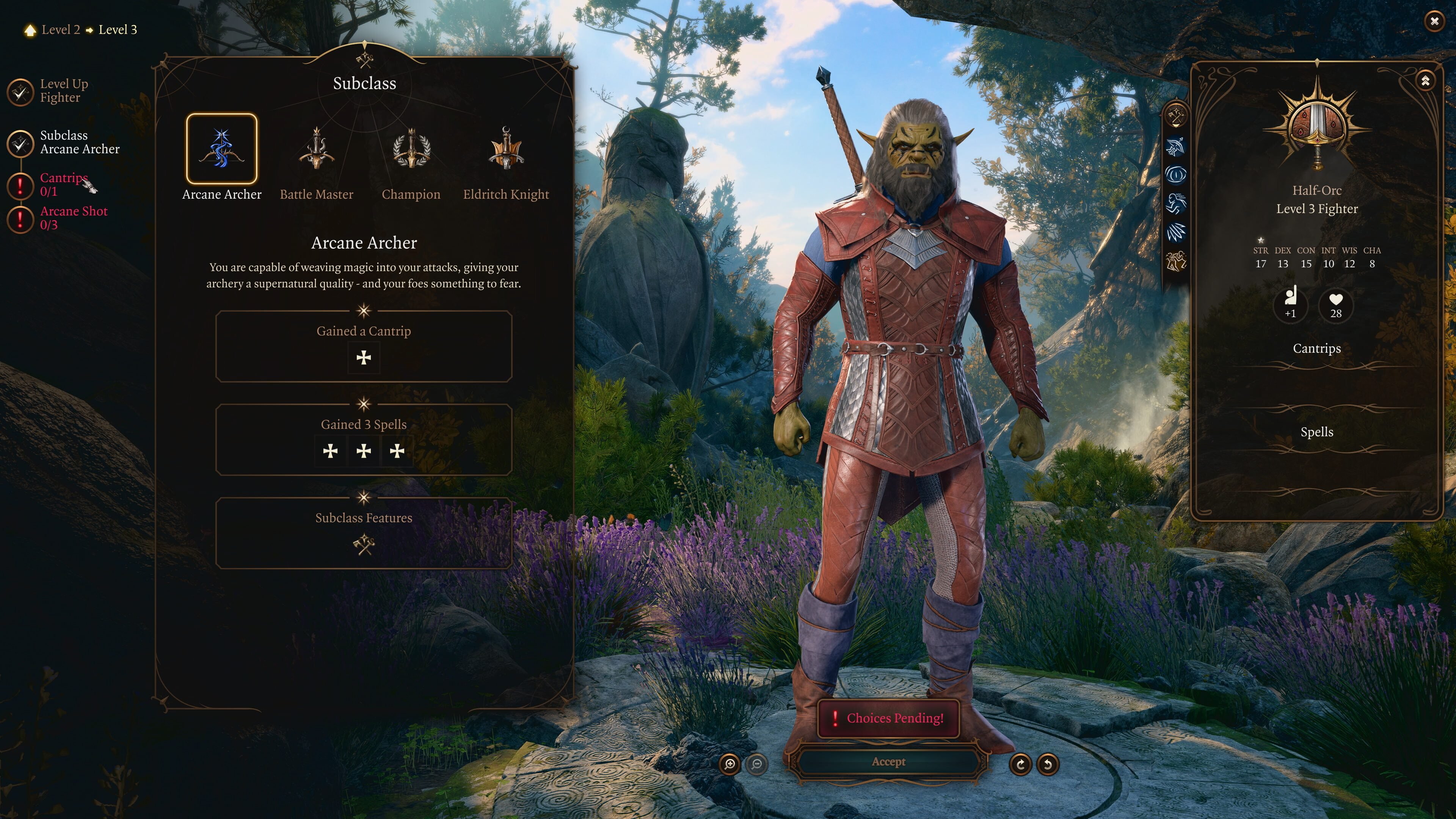Choose the Battle Master subclass
This screenshot has width=1456, height=819.
317,149
